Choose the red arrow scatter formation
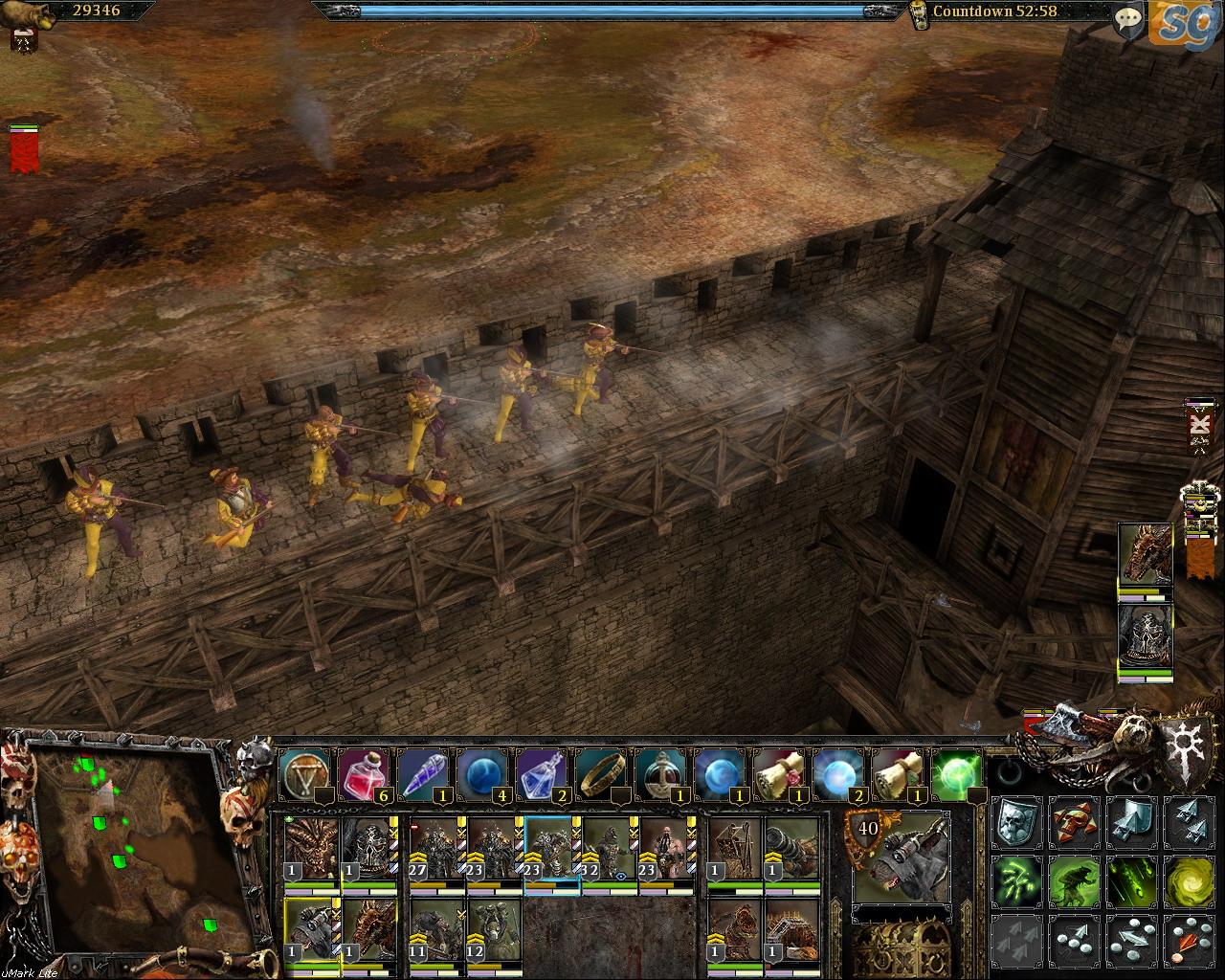Viewport: 1225px width, 980px height. 1189,940
